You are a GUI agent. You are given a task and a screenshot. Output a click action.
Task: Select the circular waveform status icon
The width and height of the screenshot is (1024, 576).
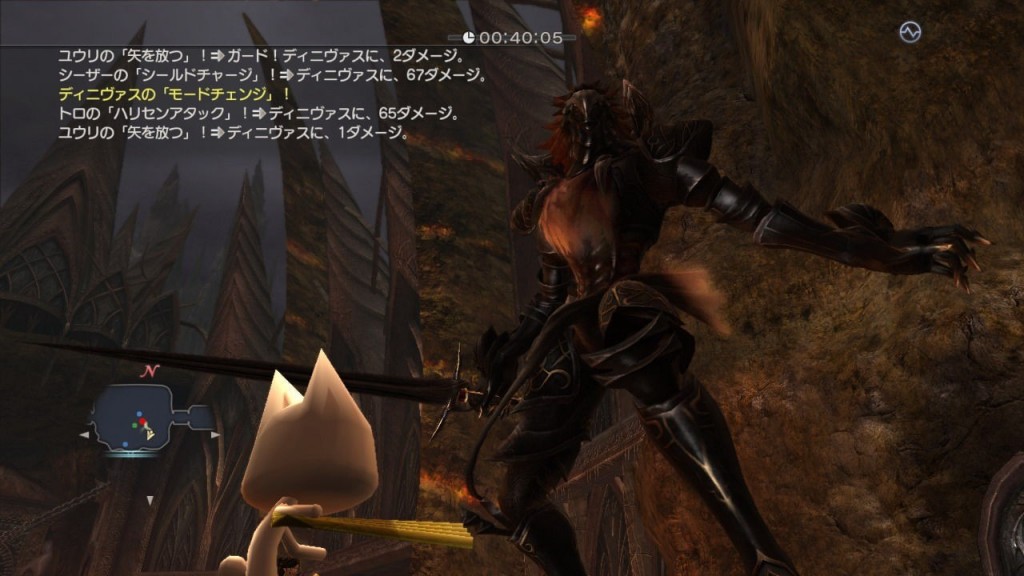909,33
